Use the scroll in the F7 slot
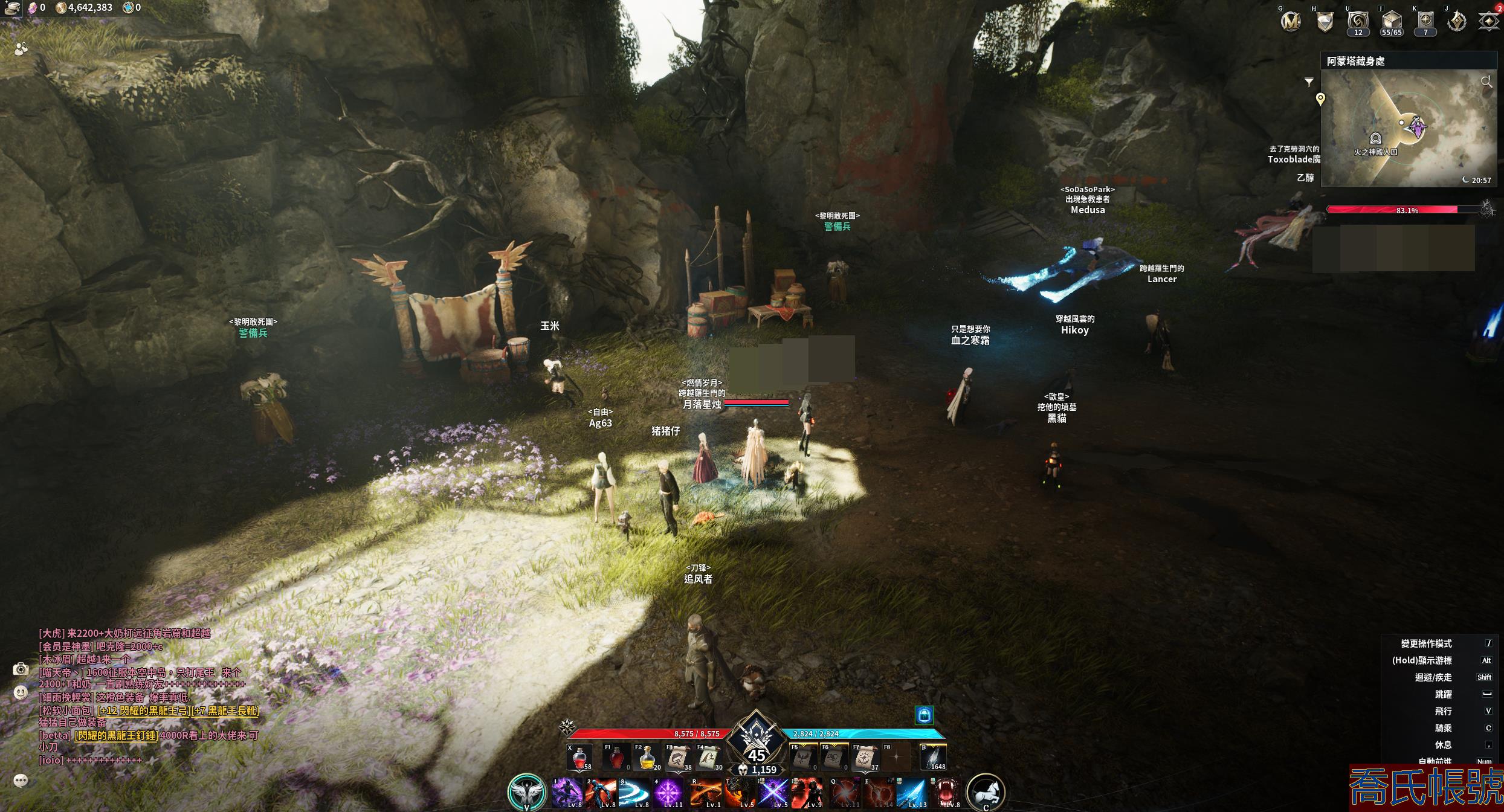 (865, 758)
